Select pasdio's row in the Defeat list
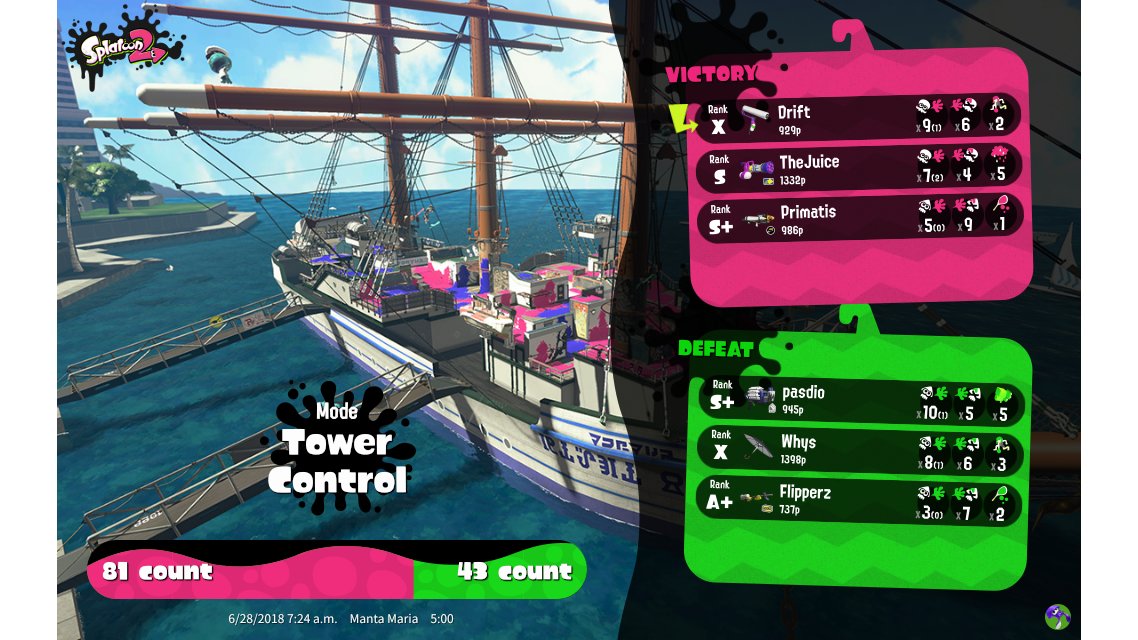This screenshot has height=640, width=1138. pyautogui.click(x=858, y=400)
